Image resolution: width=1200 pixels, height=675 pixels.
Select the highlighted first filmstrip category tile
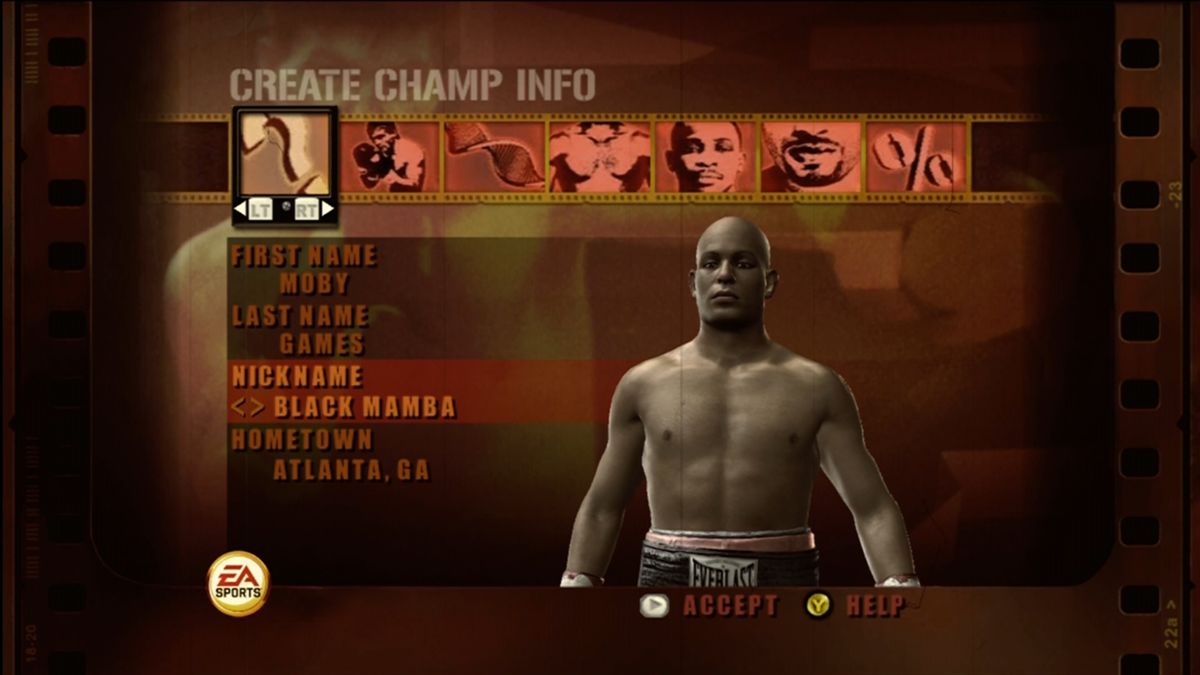coord(285,153)
